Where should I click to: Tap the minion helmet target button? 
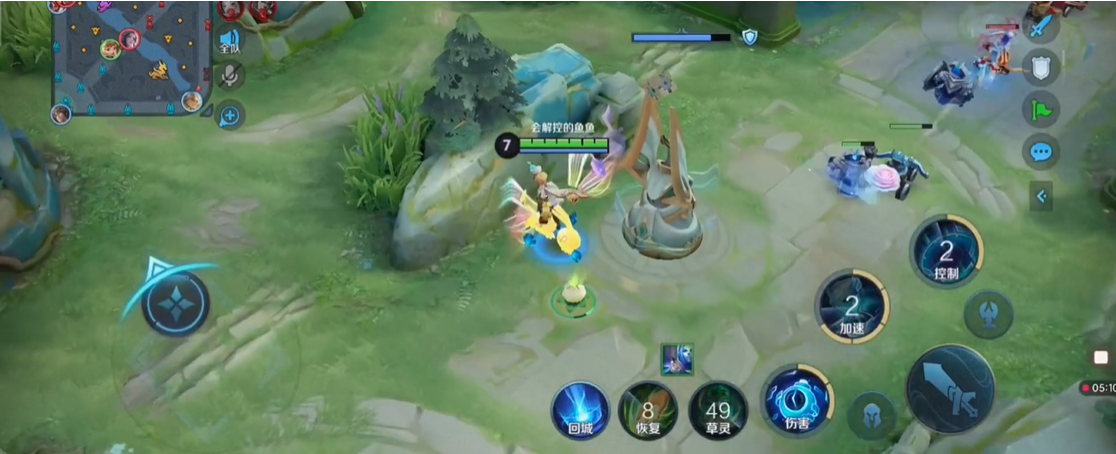point(871,415)
